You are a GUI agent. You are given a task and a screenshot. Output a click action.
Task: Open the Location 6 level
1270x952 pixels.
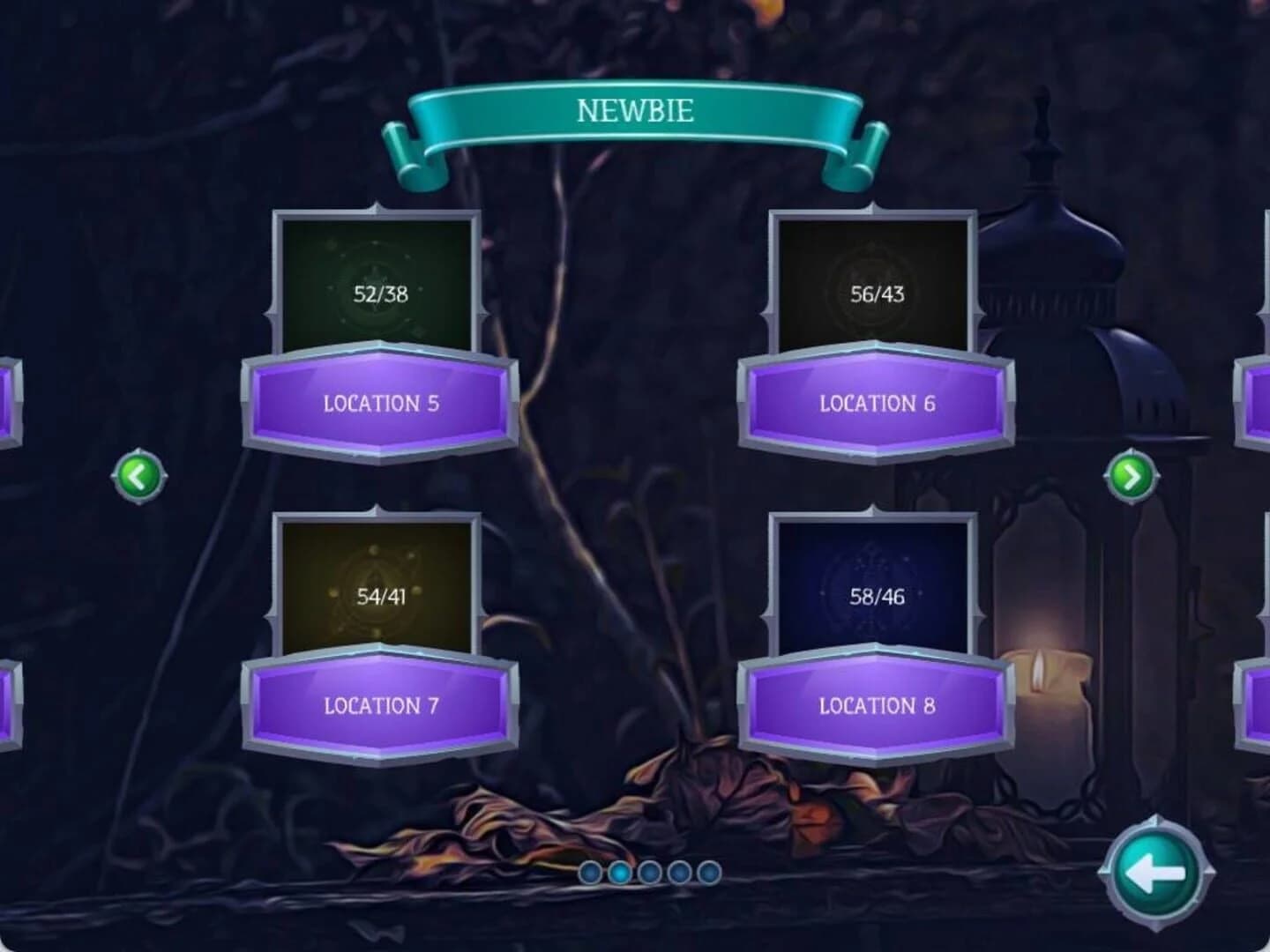coord(875,403)
